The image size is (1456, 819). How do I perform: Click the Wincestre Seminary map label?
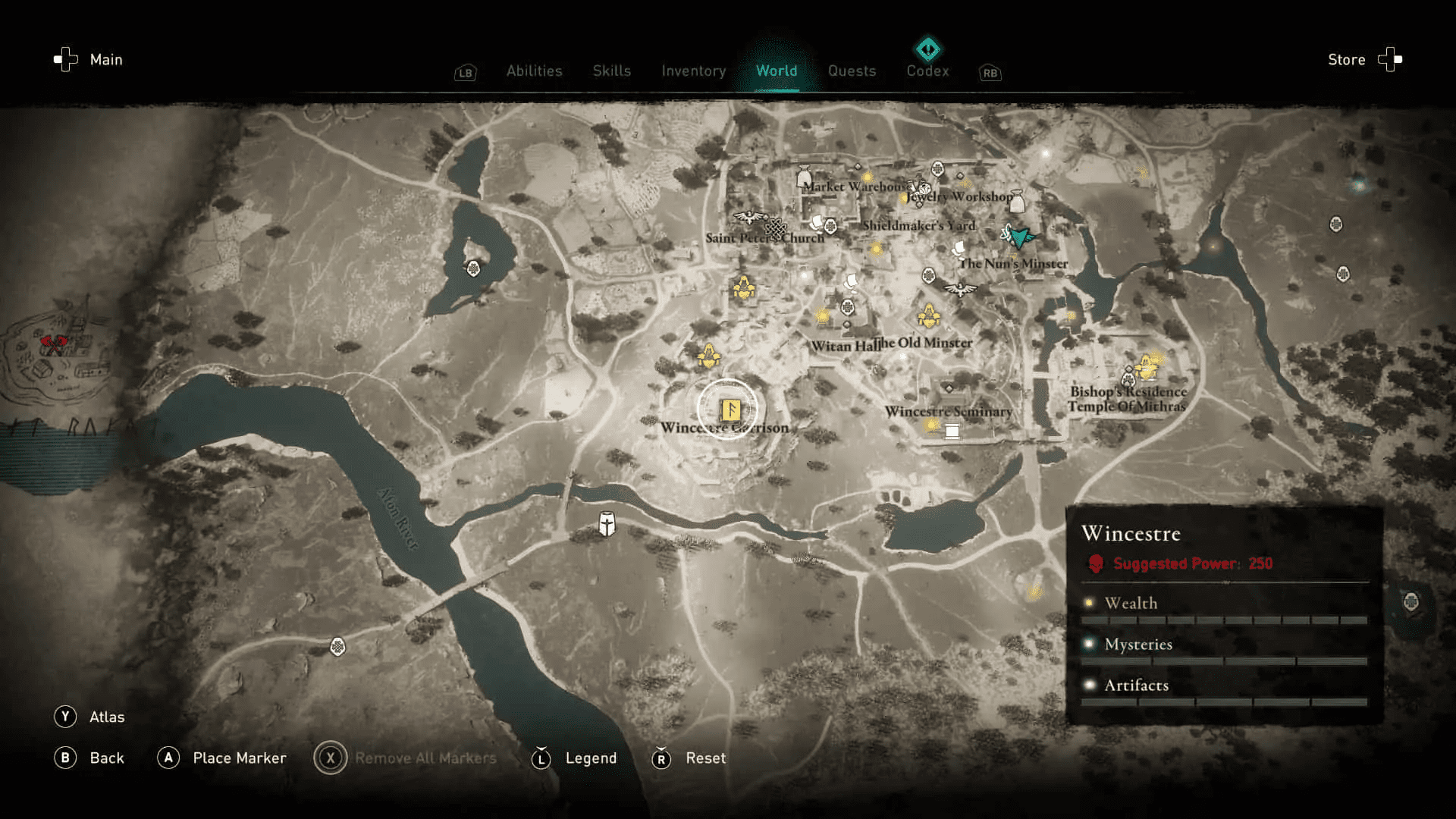pyautogui.click(x=948, y=411)
